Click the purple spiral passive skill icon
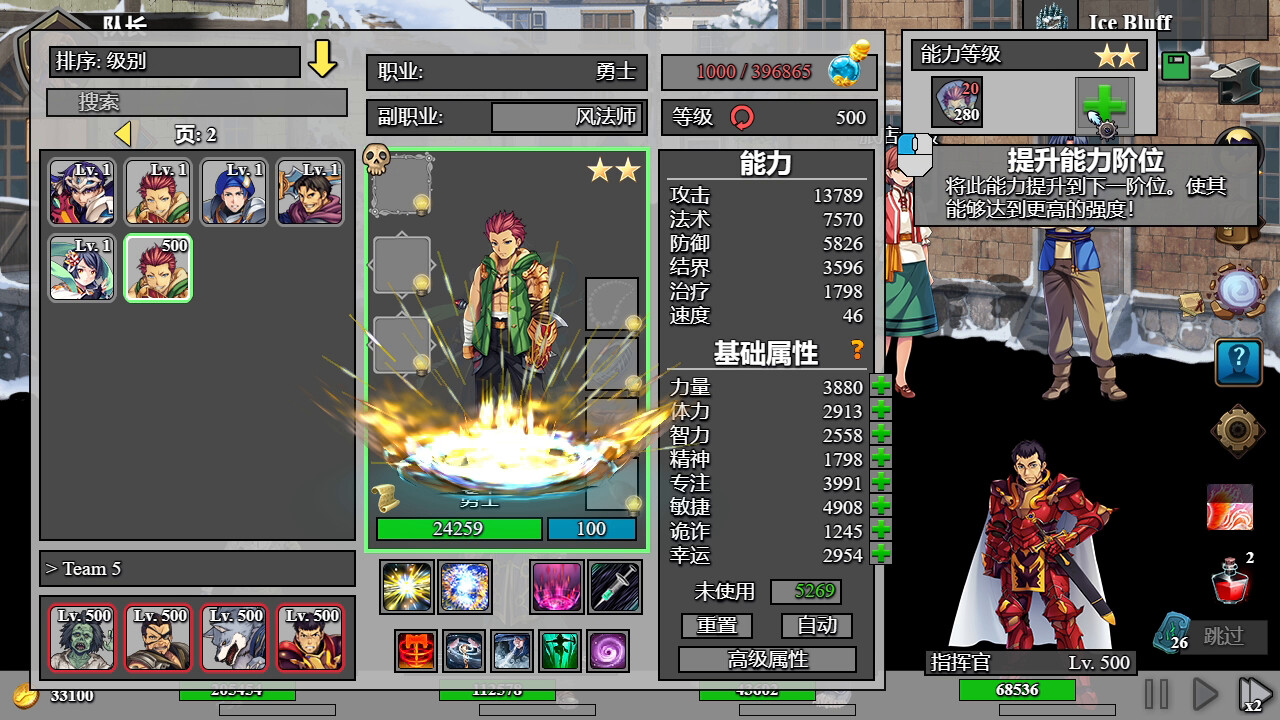This screenshot has height=720, width=1280. coord(608,650)
